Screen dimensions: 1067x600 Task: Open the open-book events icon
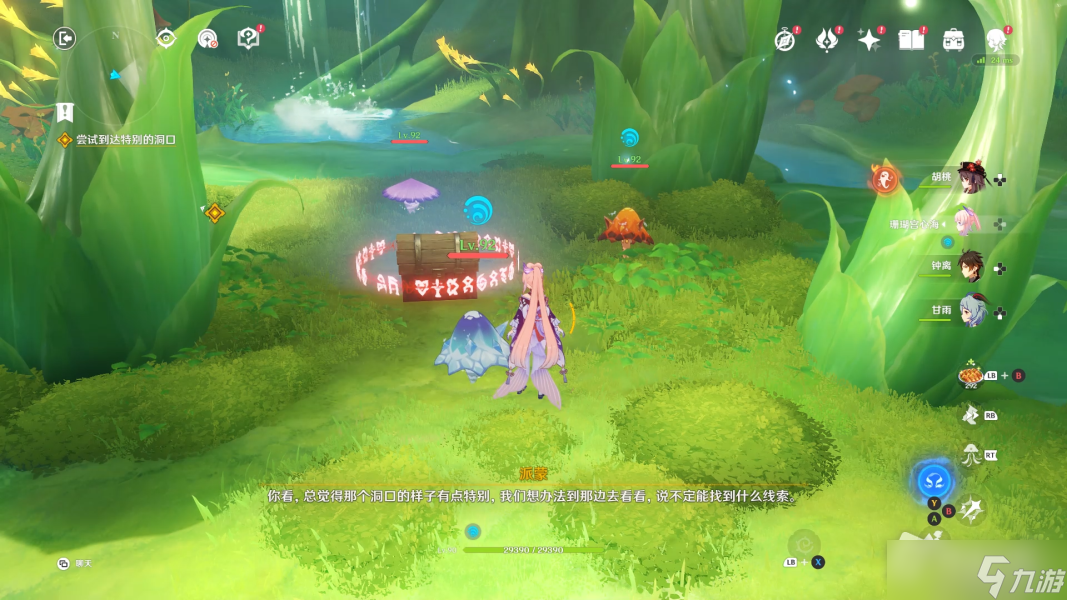click(x=911, y=39)
